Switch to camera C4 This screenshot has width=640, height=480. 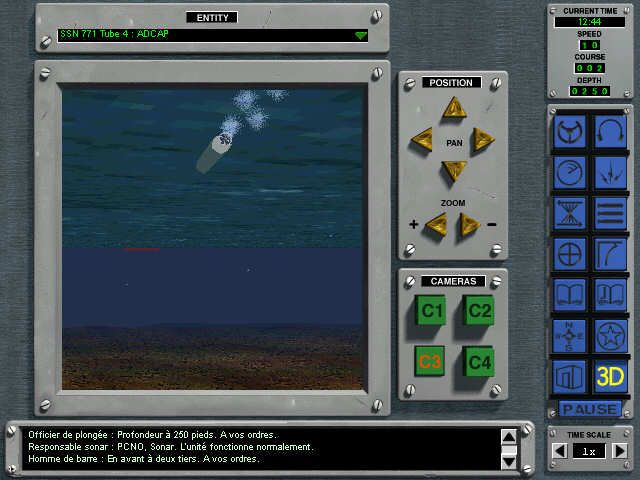[x=480, y=361]
